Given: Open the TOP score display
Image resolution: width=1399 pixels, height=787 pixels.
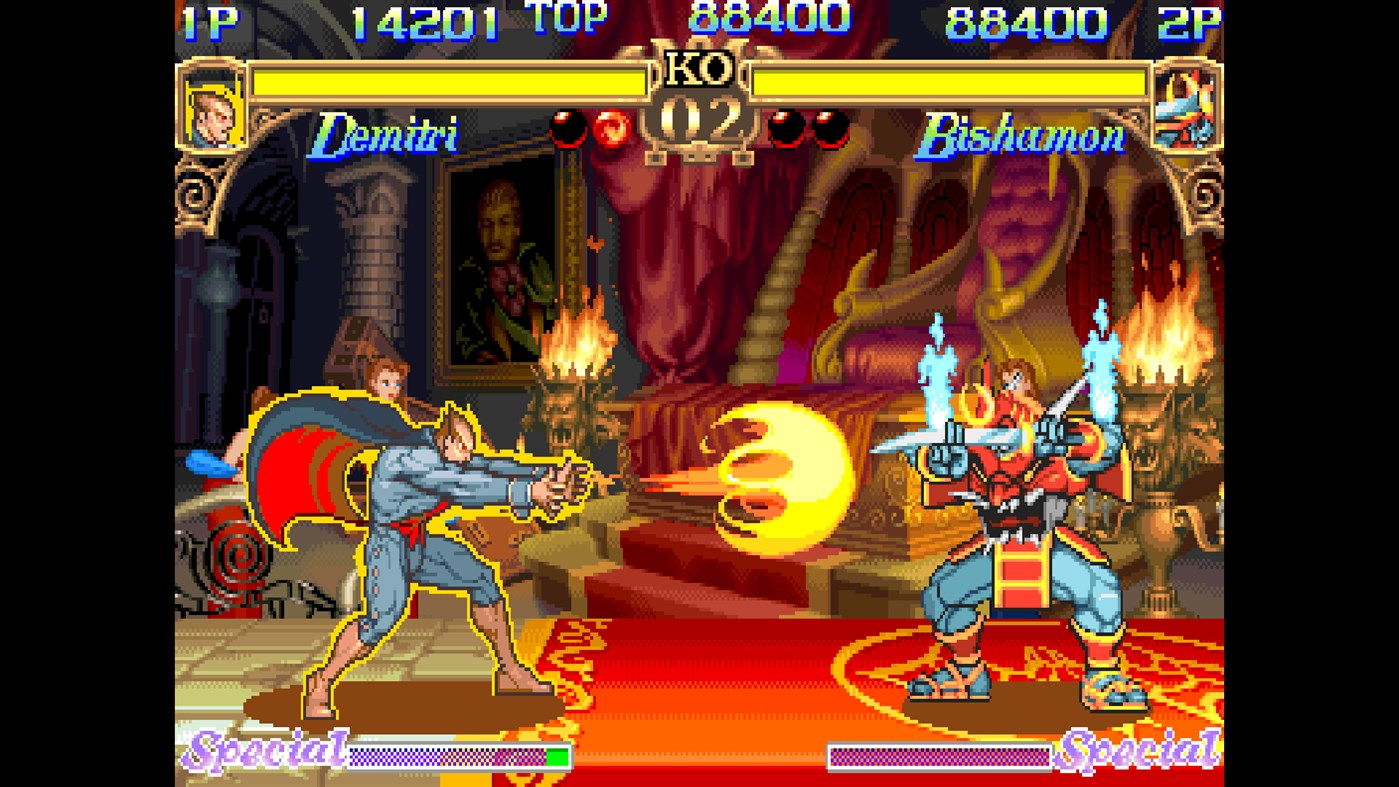Looking at the screenshot, I should point(564,17).
